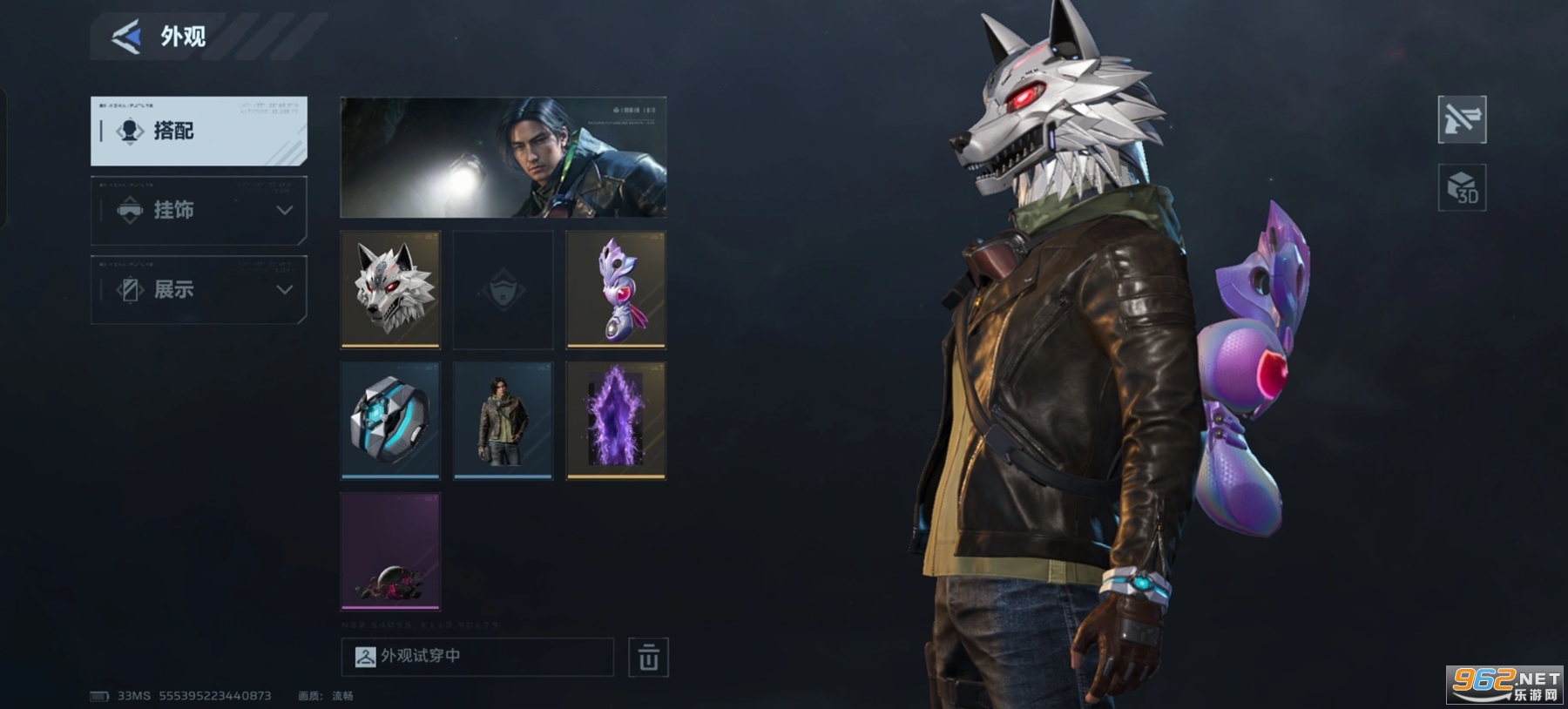Choose the purple flame effect slot
The width and height of the screenshot is (1568, 709).
click(x=616, y=421)
